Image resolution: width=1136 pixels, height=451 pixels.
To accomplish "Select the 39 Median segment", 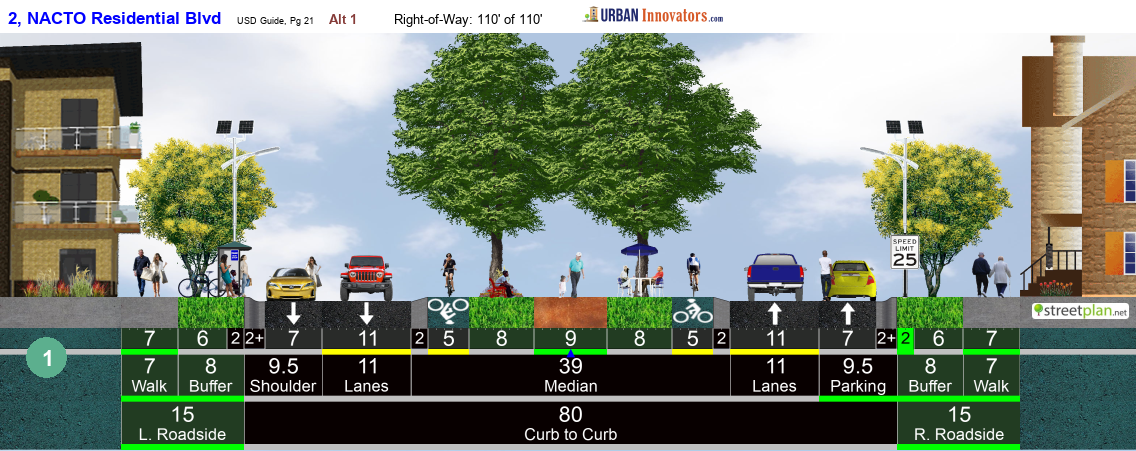I will pos(570,375).
